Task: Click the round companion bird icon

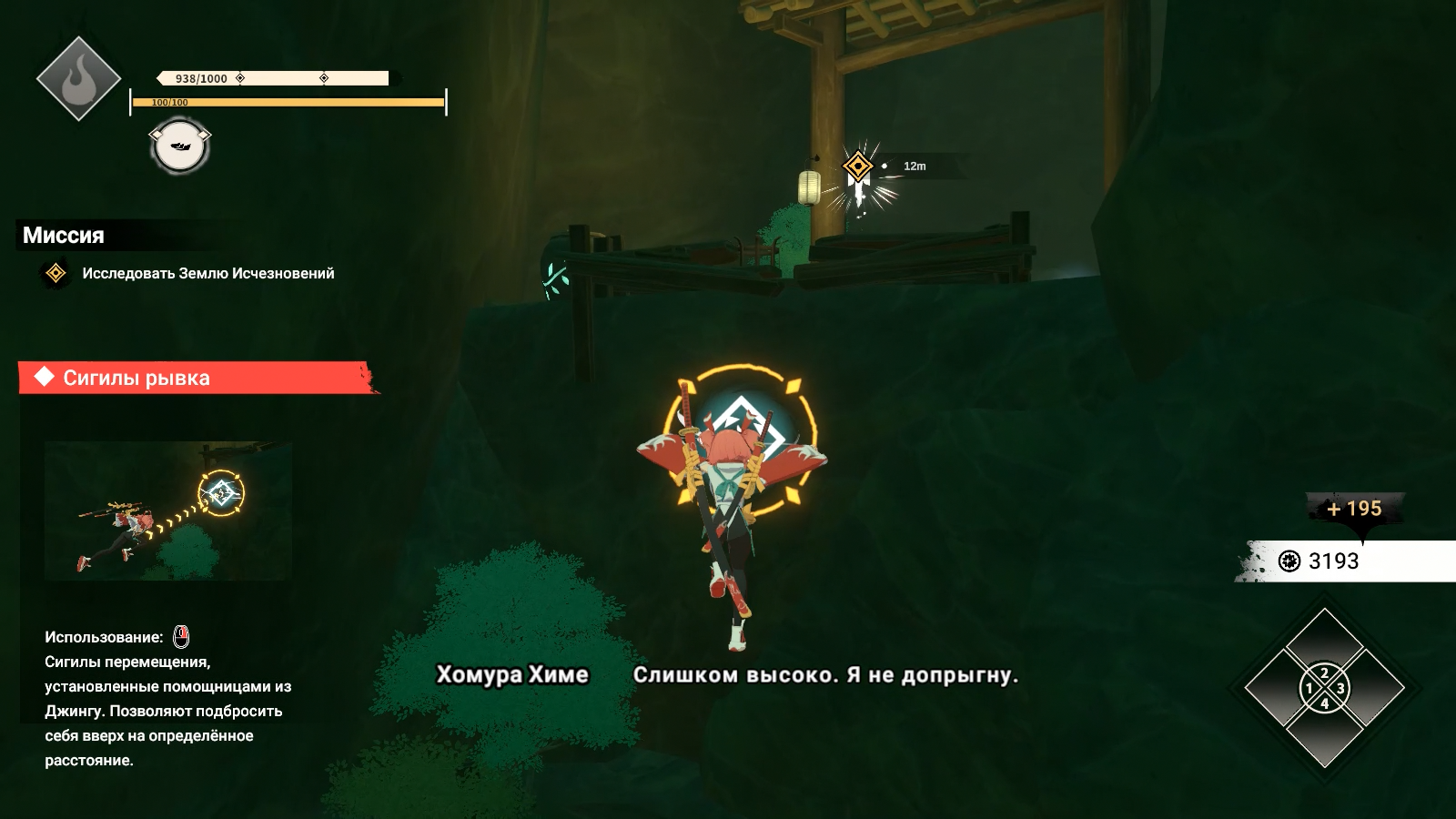Action: [x=179, y=147]
